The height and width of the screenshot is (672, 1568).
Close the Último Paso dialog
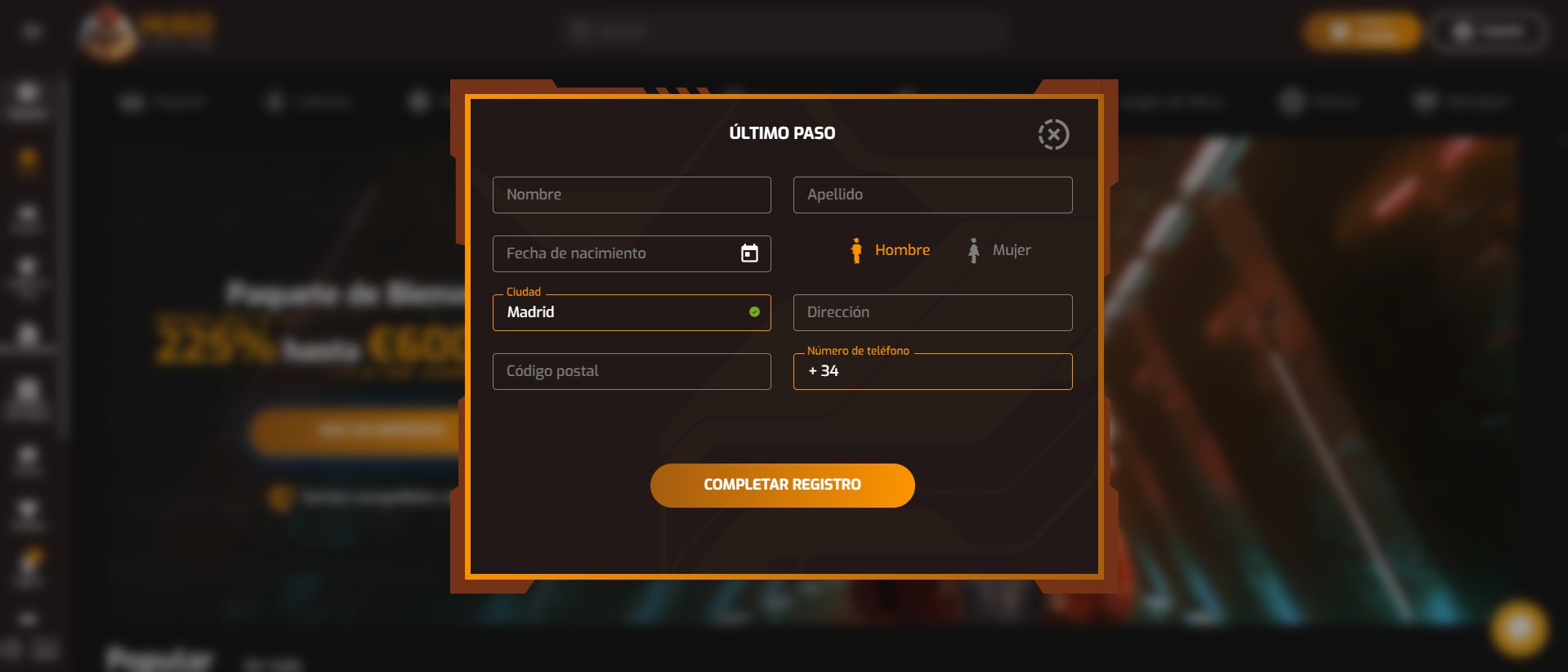[1053, 134]
